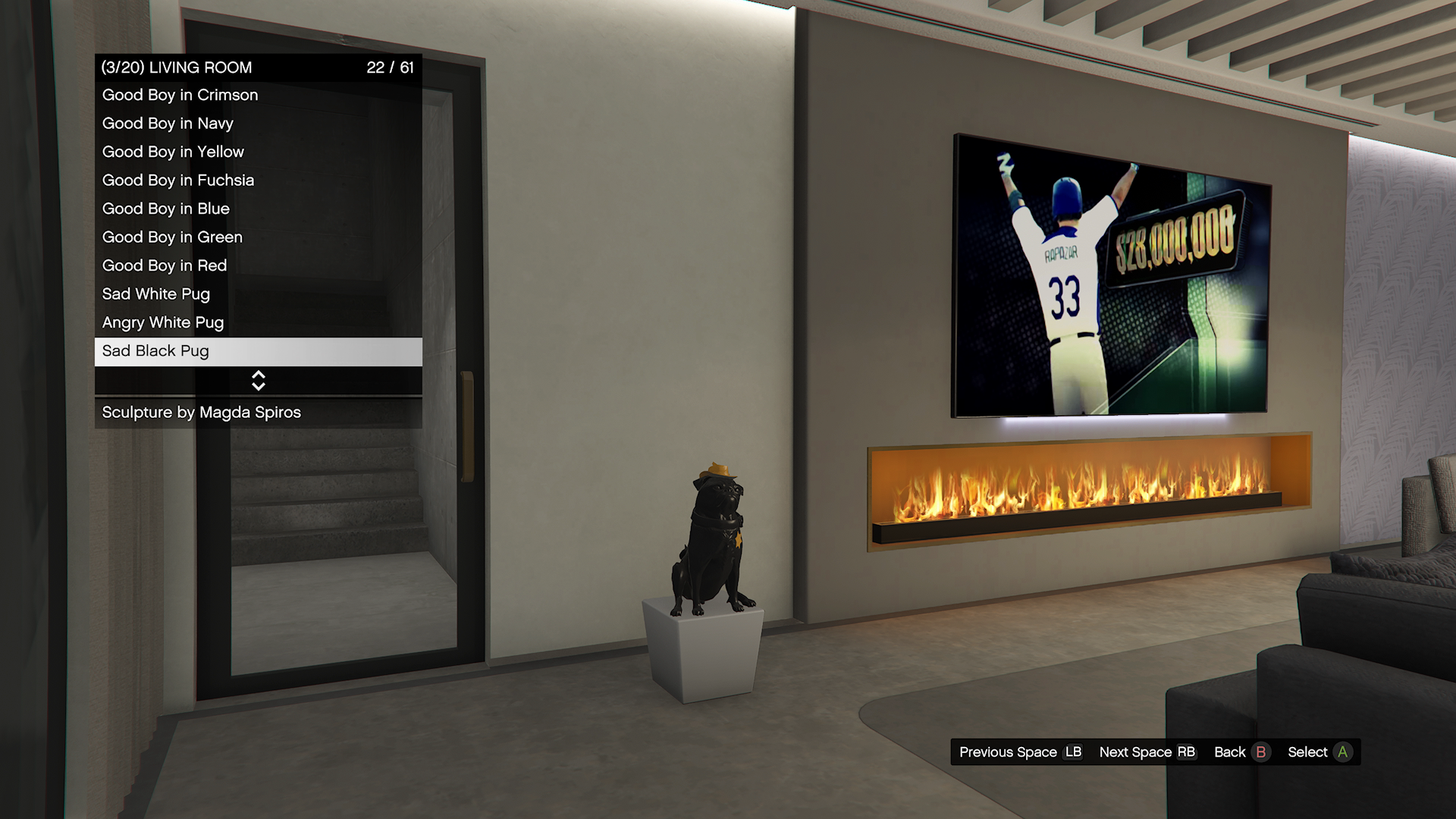1456x819 pixels.
Task: Pick Good Boy in Yellow from list
Action: (x=173, y=152)
